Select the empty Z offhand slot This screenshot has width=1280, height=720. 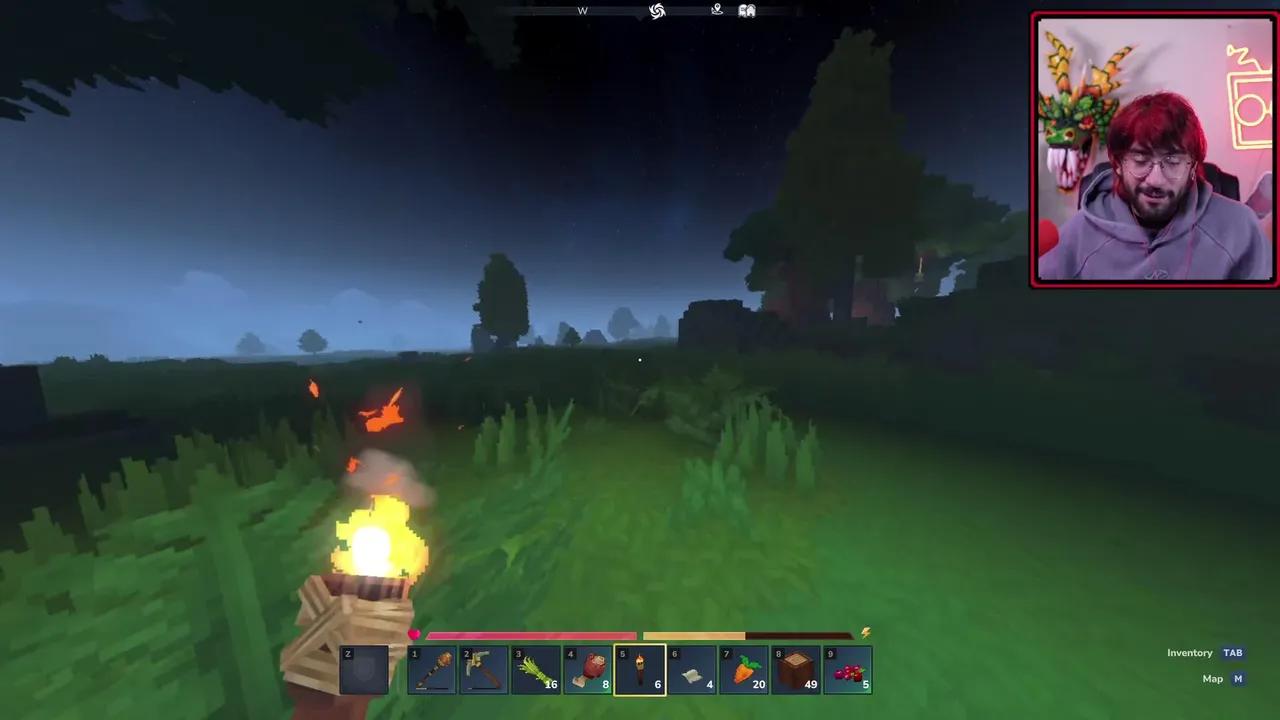(363, 668)
